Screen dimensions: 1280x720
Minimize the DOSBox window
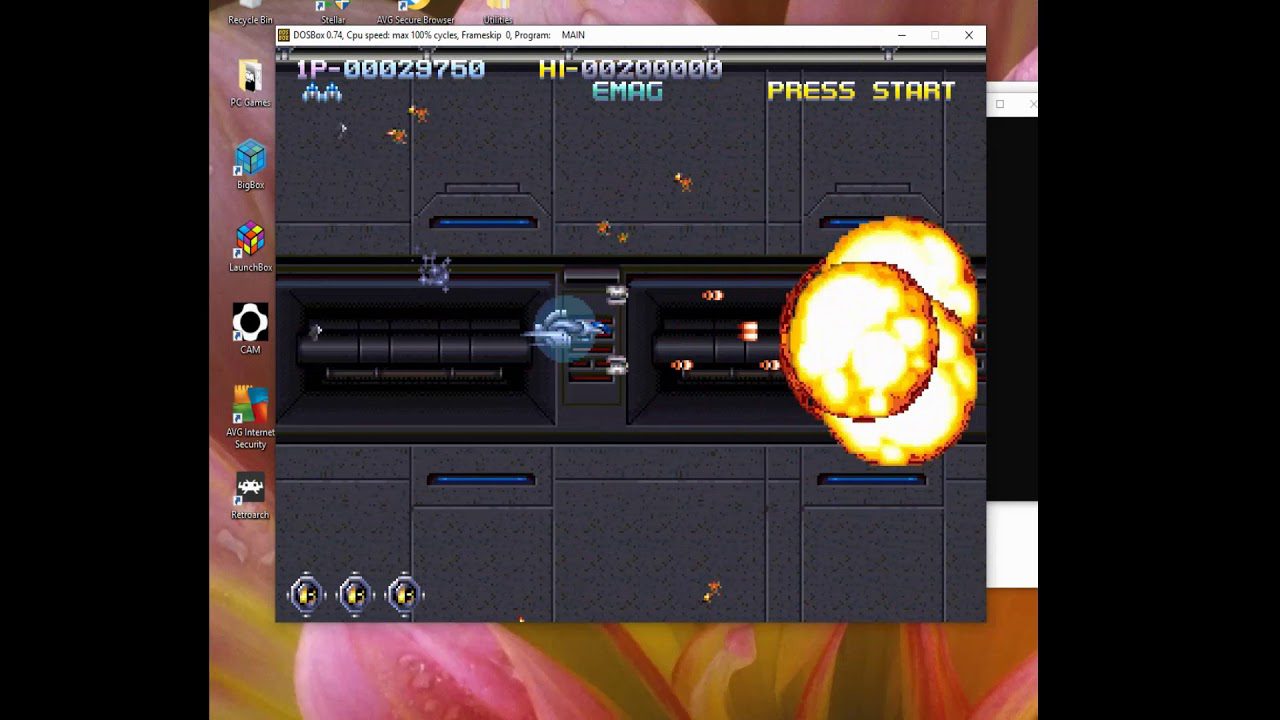(x=900, y=35)
